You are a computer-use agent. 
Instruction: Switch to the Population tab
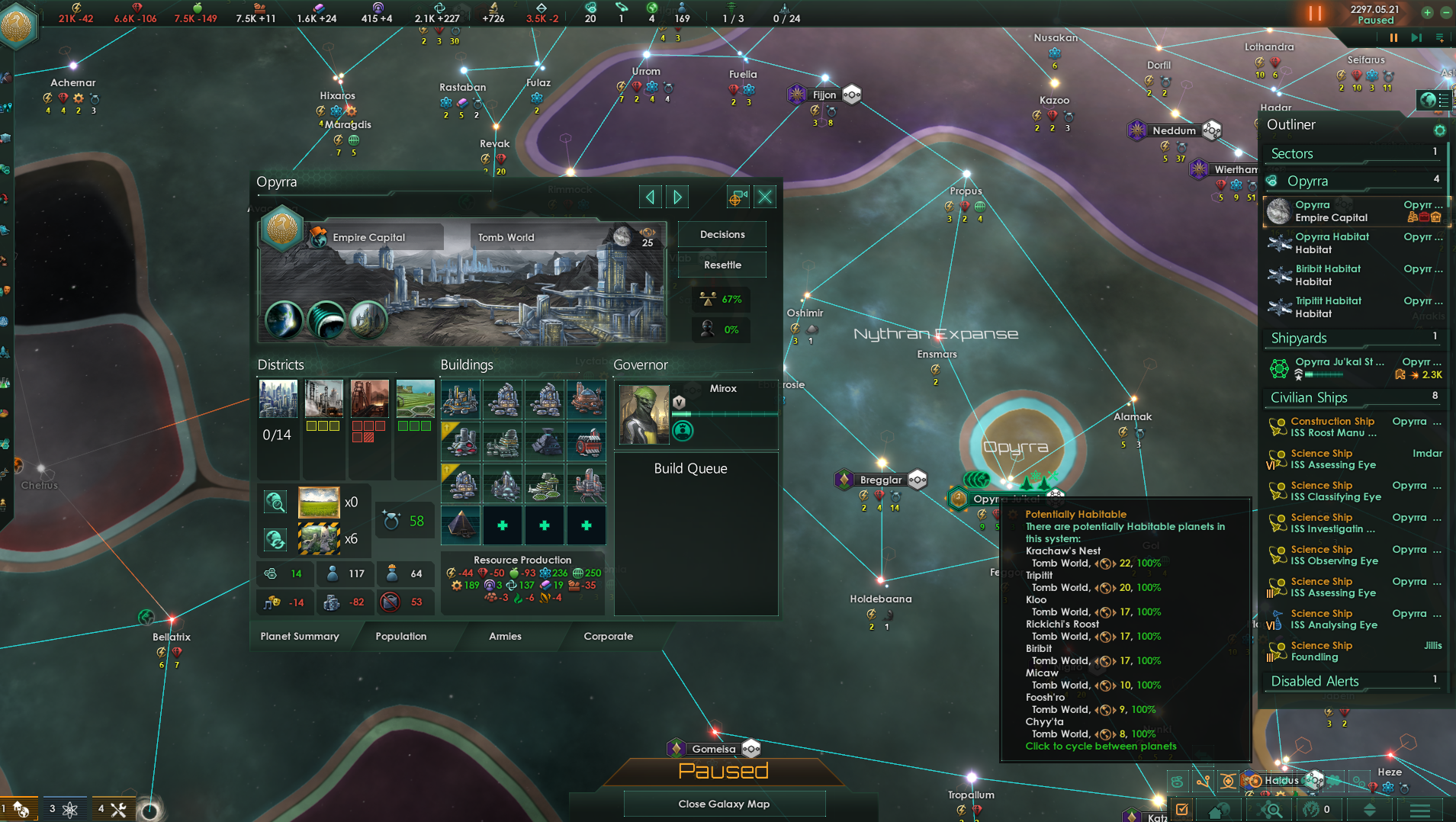tap(401, 636)
